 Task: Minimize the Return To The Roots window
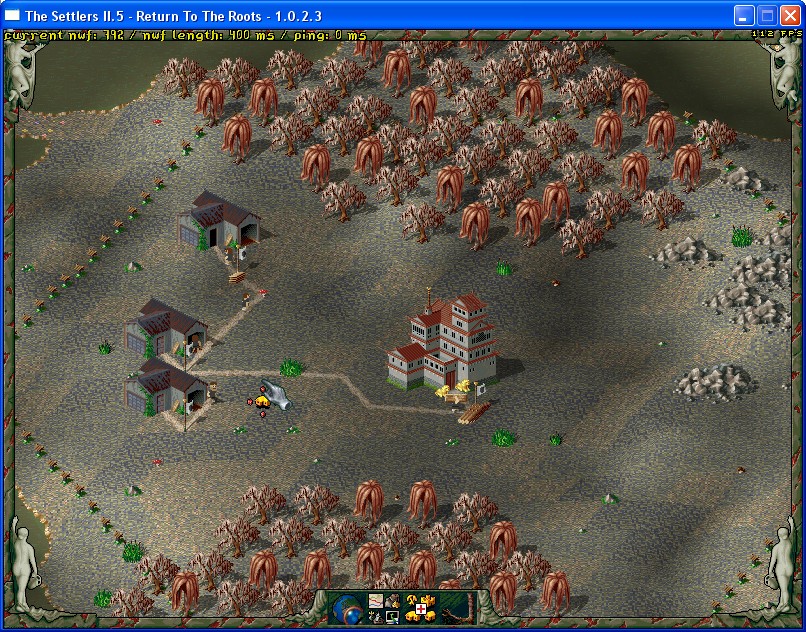pos(743,15)
